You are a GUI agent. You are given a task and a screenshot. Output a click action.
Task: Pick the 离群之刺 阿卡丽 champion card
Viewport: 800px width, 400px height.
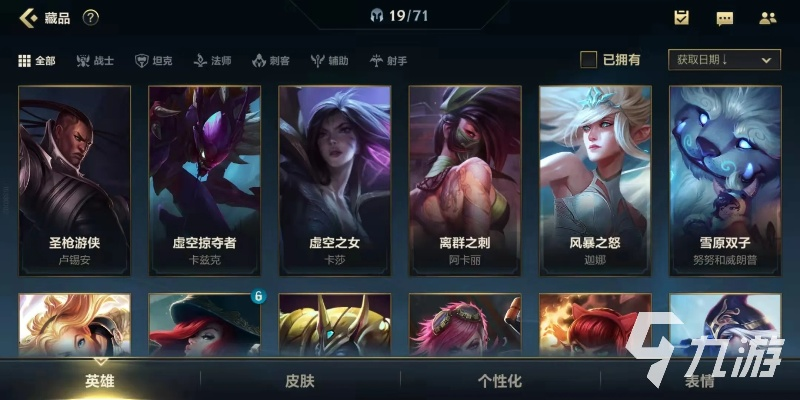[465, 180]
